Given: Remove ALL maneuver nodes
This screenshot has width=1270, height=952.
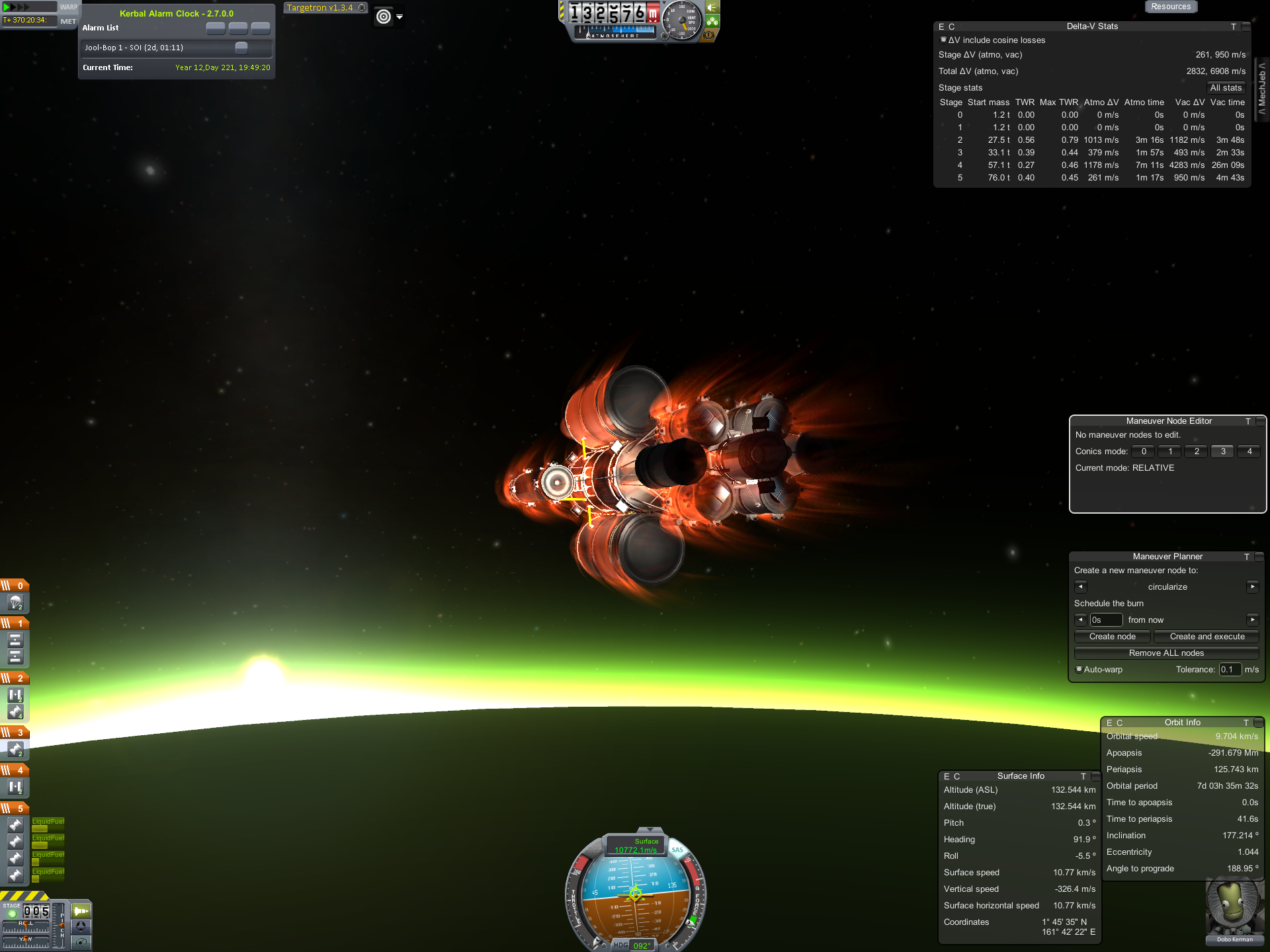Looking at the screenshot, I should tap(1166, 653).
